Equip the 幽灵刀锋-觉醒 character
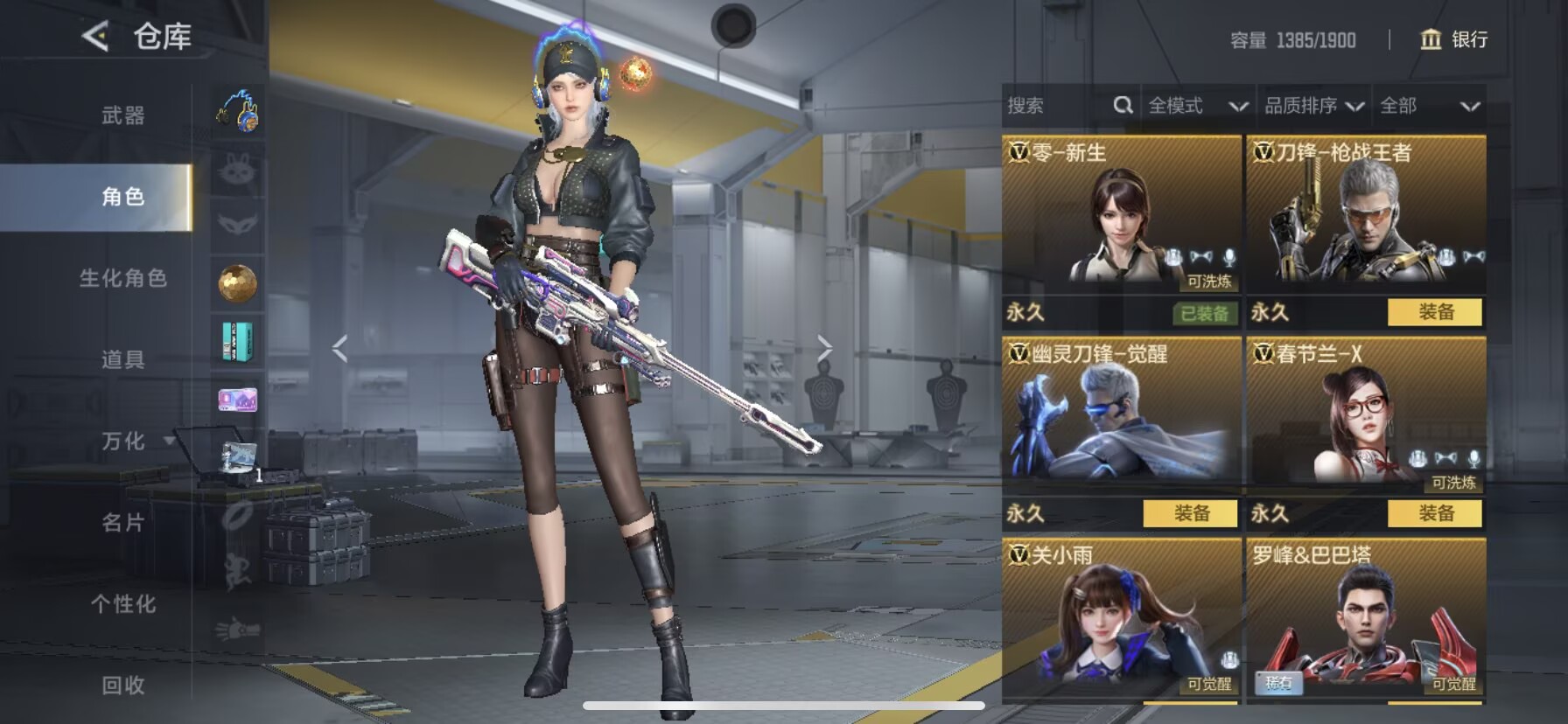 pyautogui.click(x=1190, y=513)
